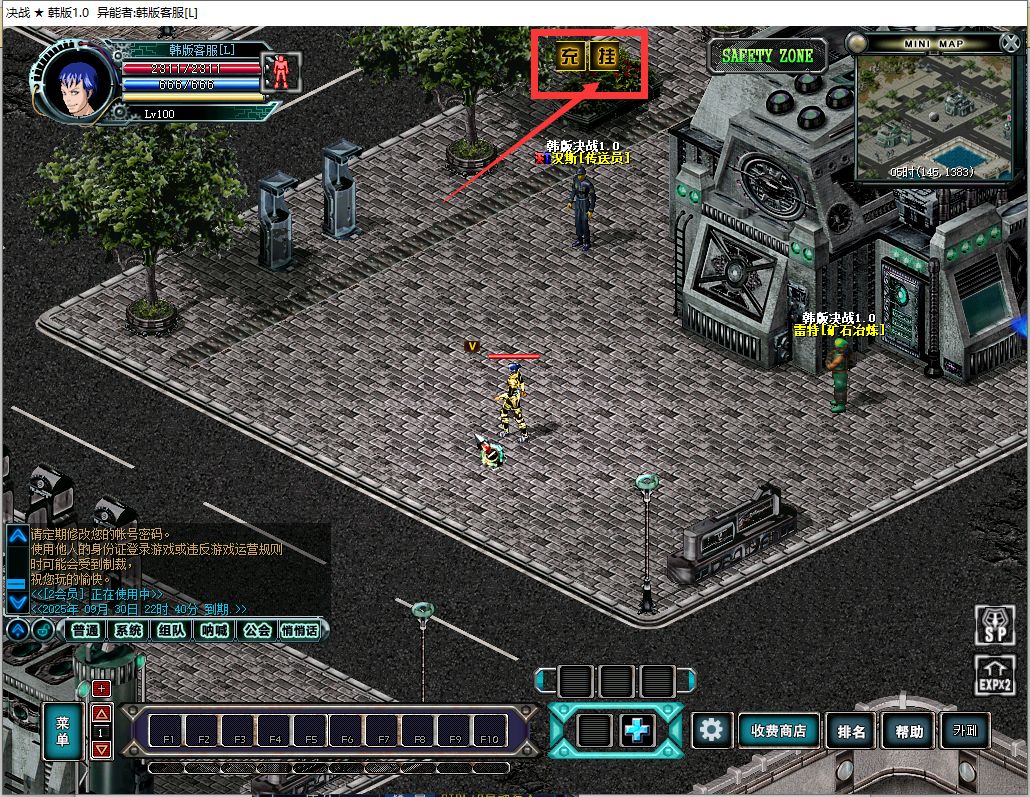The image size is (1030, 797).
Task: Click the 挂 auto-play button
Action: (x=605, y=56)
